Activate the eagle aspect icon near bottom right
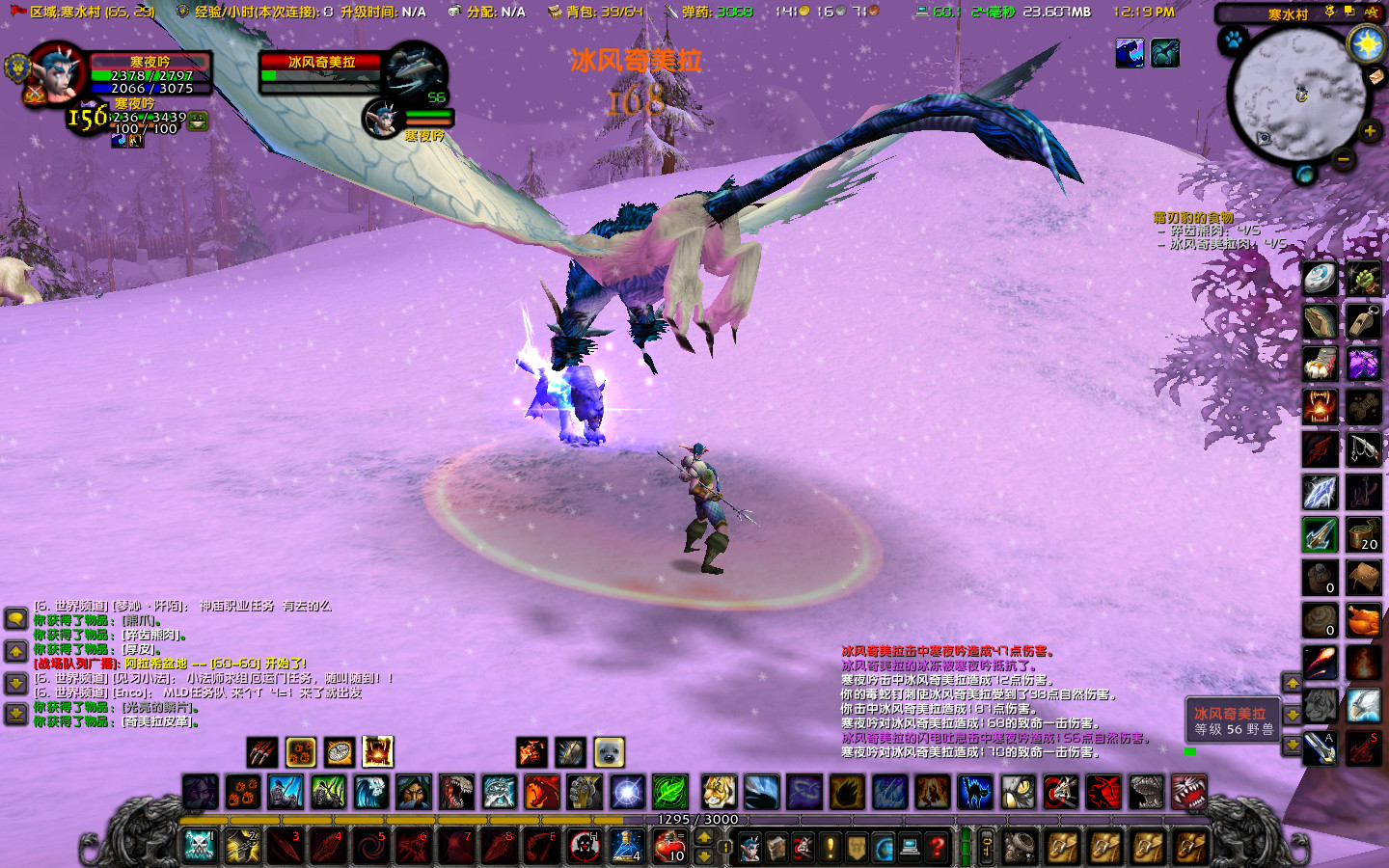 (x=1365, y=703)
